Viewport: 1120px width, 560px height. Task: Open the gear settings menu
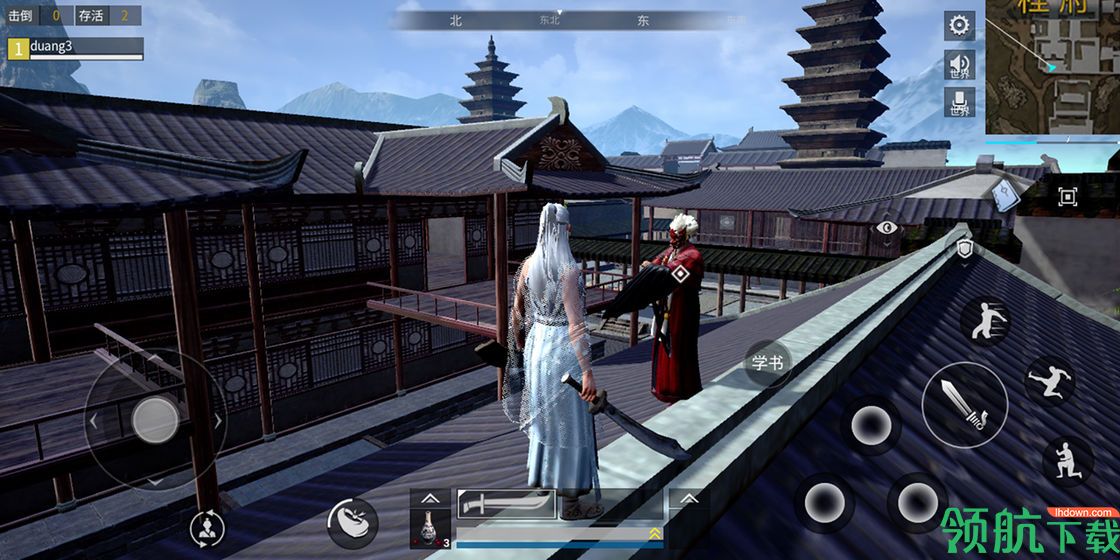tap(960, 26)
